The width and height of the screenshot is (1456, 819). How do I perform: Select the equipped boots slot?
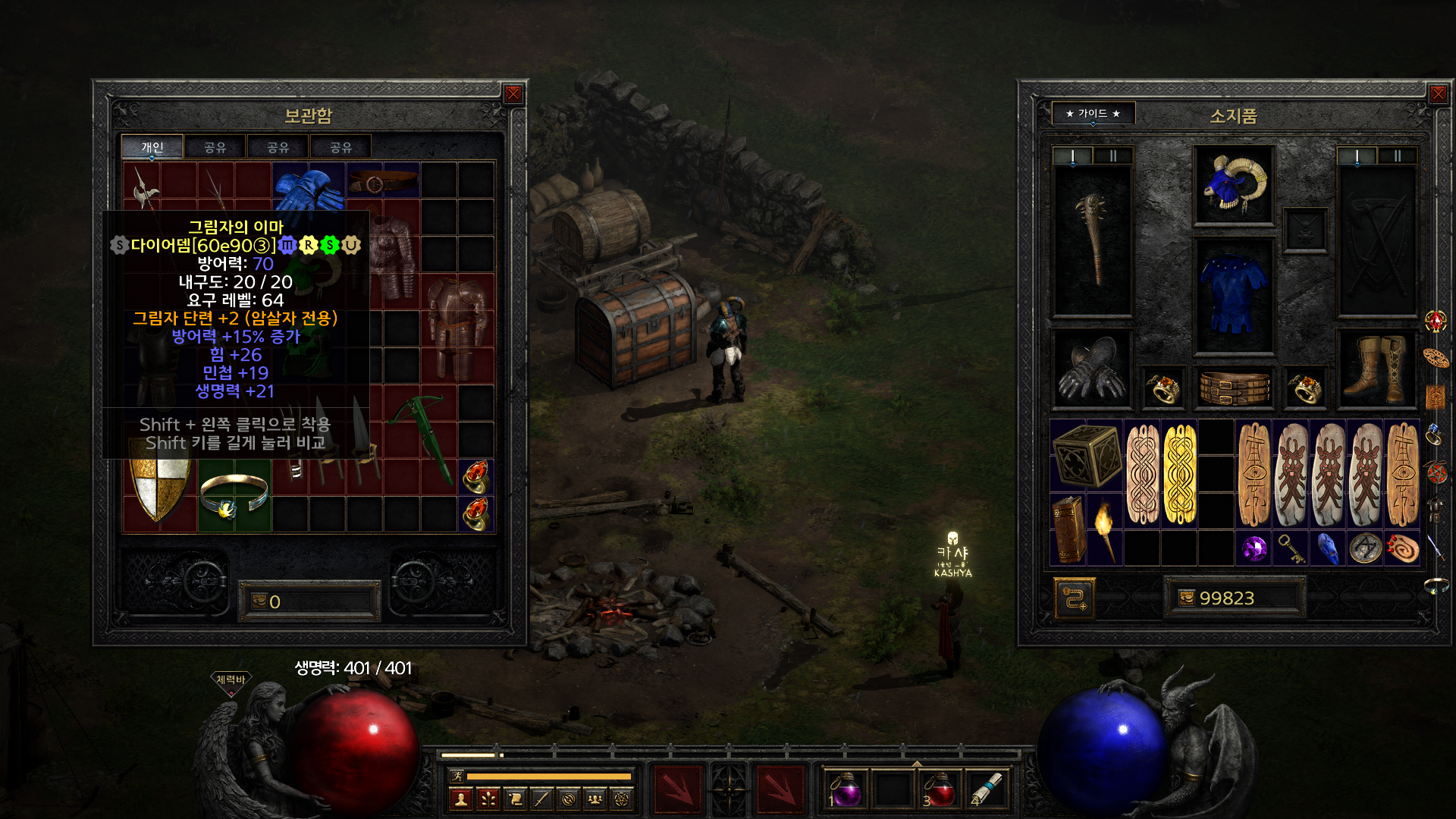tap(1376, 369)
